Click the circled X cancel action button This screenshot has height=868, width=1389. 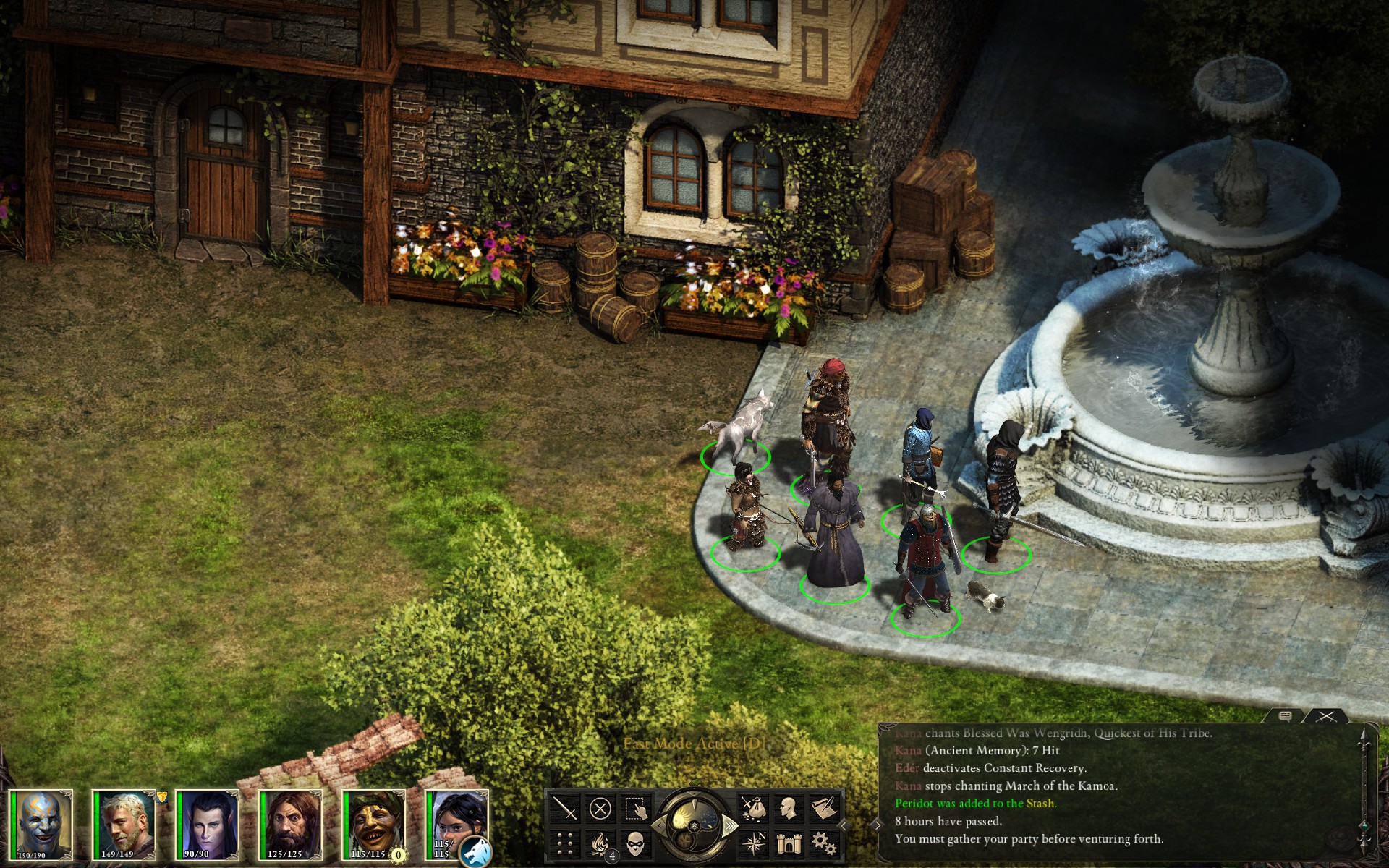pyautogui.click(x=600, y=808)
